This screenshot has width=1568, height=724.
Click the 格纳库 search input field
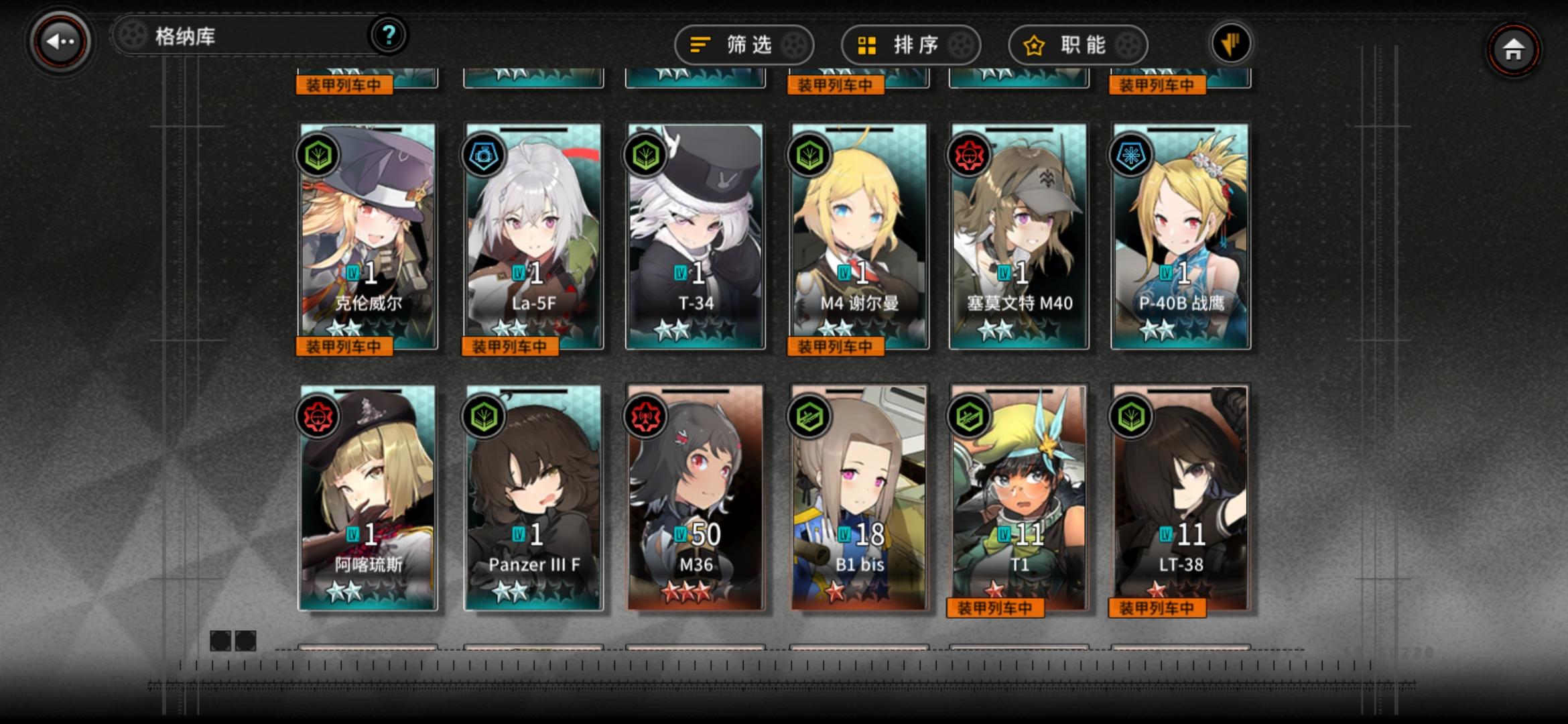pyautogui.click(x=248, y=37)
